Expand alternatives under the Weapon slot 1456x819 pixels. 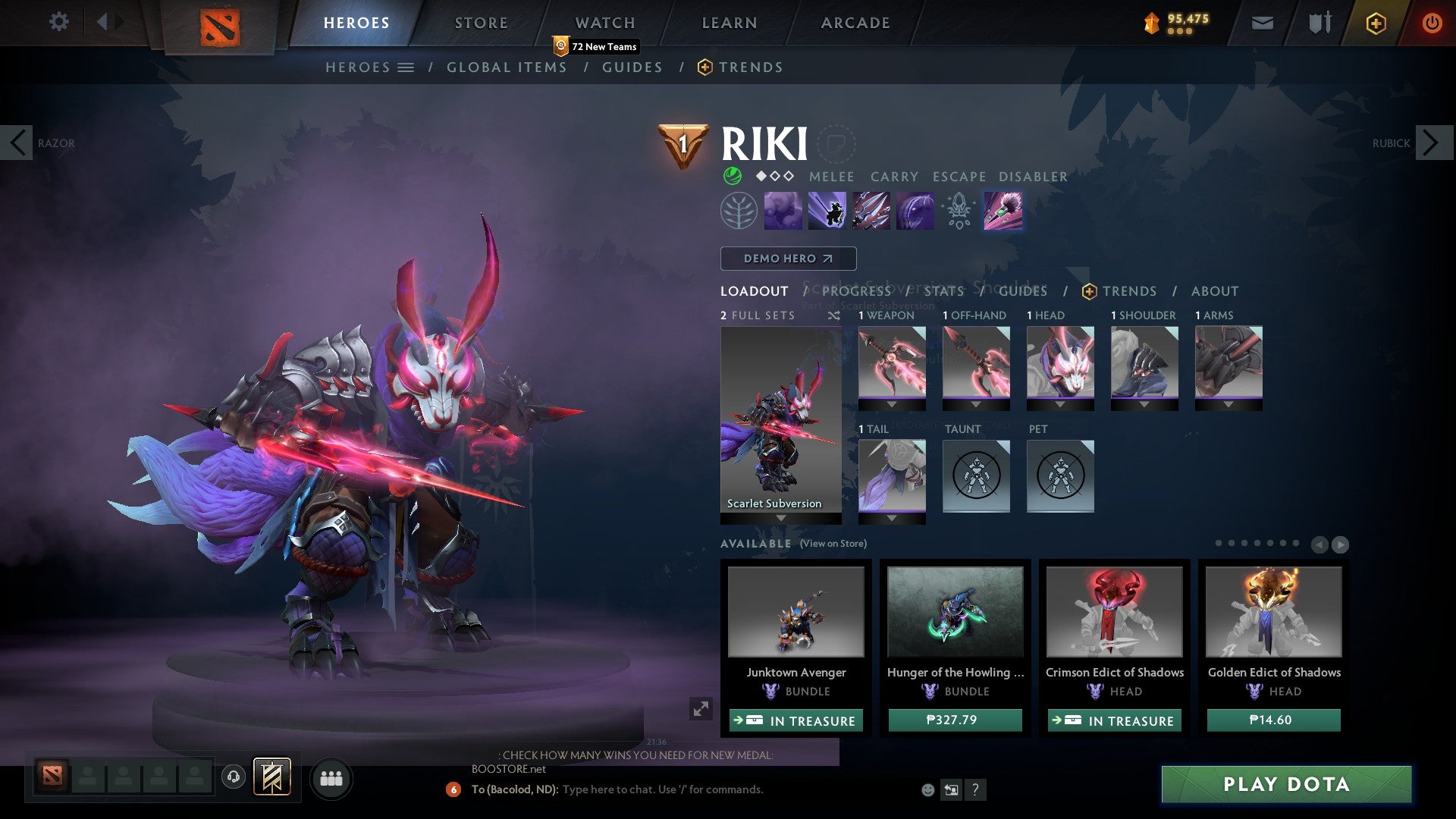coord(892,403)
